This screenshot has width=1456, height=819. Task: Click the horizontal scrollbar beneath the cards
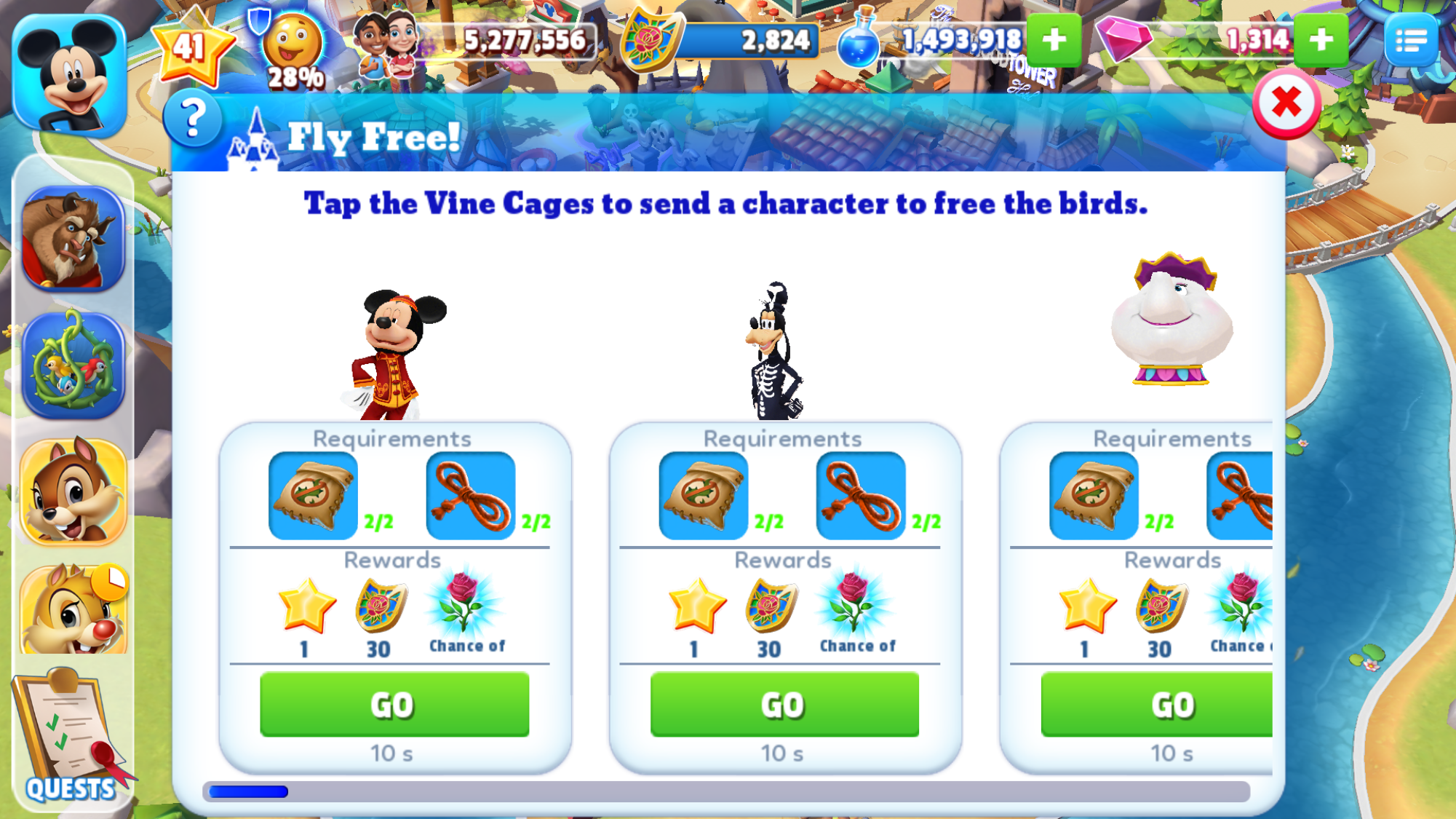pyautogui.click(x=726, y=791)
